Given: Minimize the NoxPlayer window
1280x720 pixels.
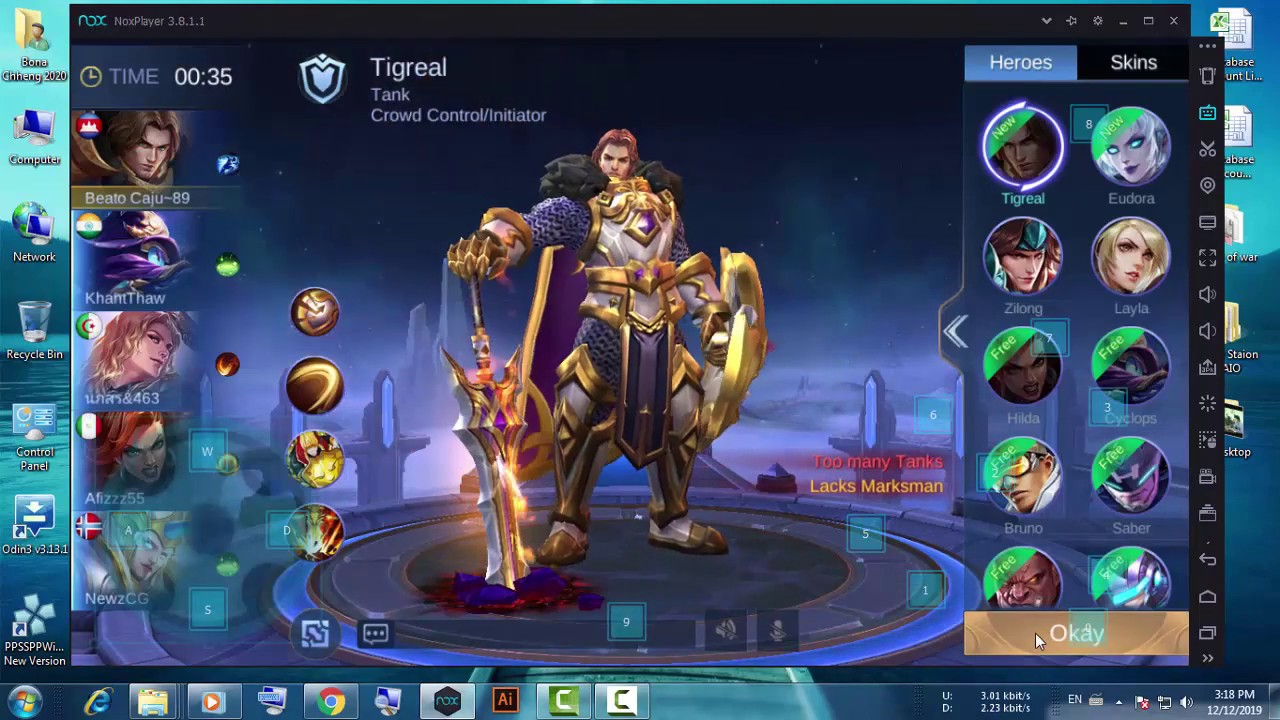Looking at the screenshot, I should 1123,21.
